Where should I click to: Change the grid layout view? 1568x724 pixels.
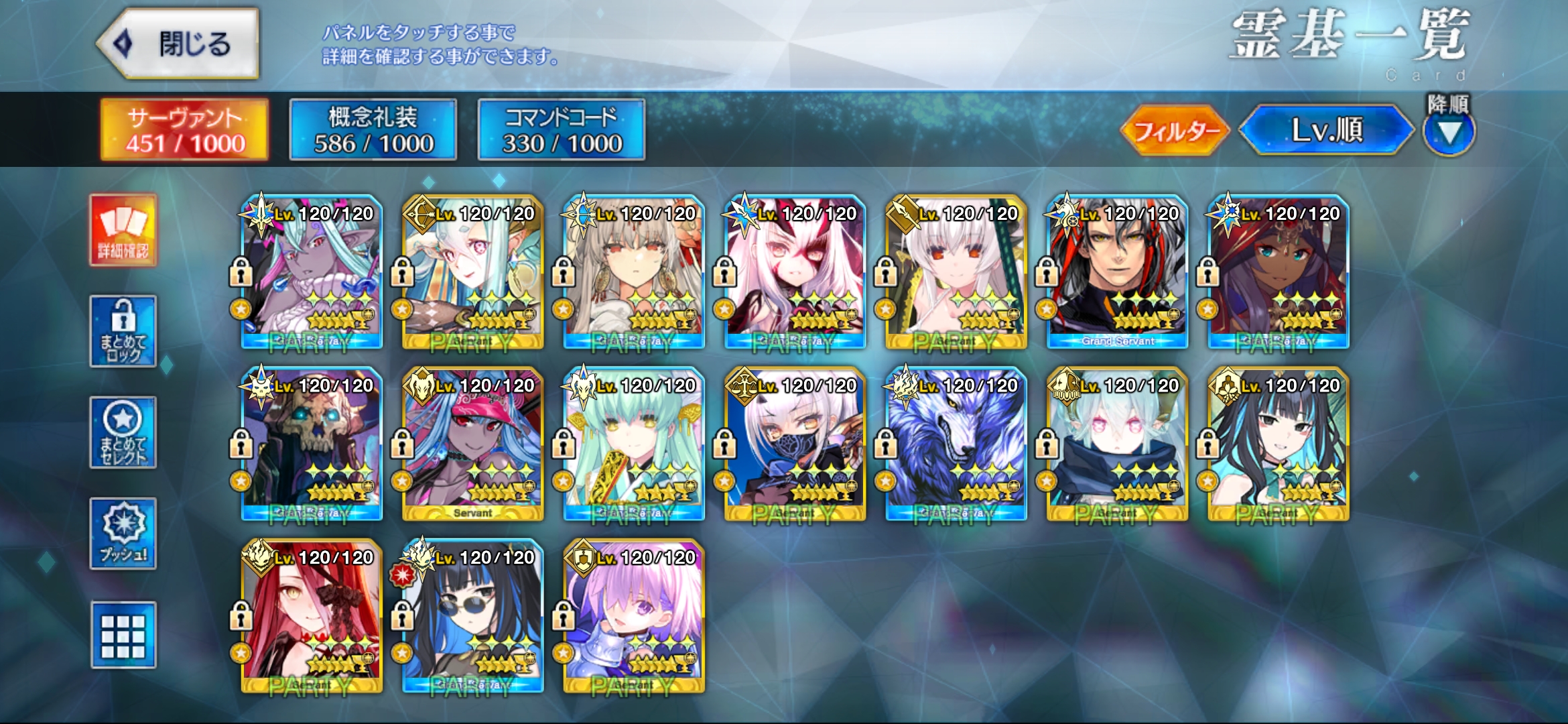(123, 635)
